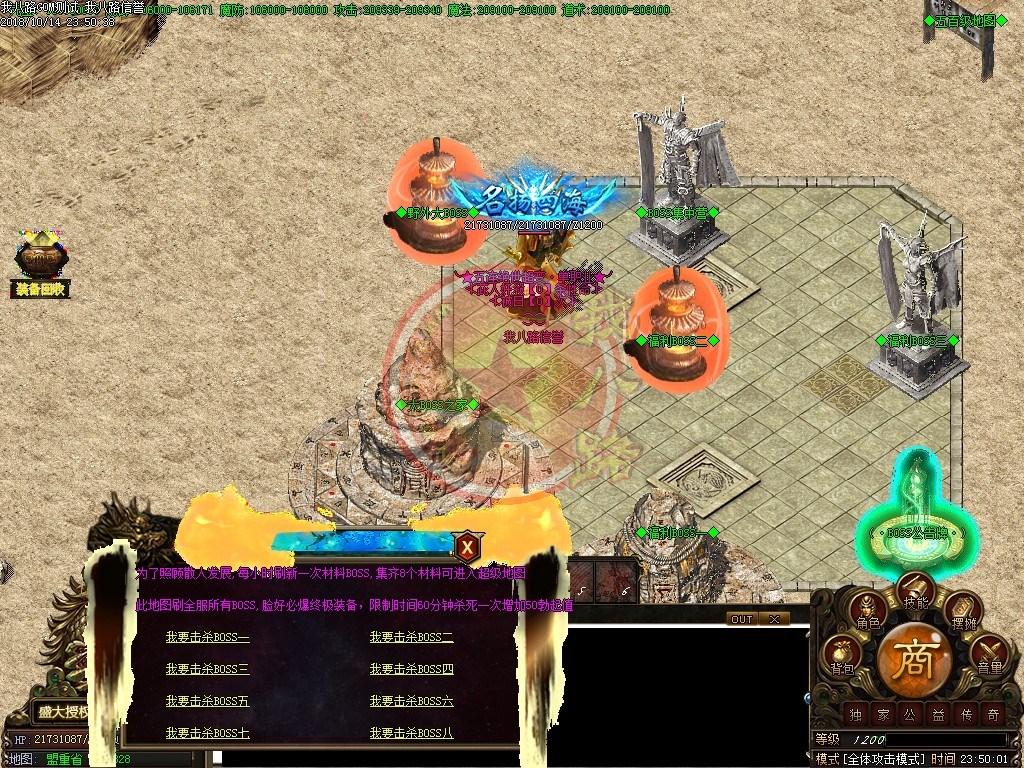
Task: Choose the 我要击杀BOSS四 dialogue link
Action: 411,669
